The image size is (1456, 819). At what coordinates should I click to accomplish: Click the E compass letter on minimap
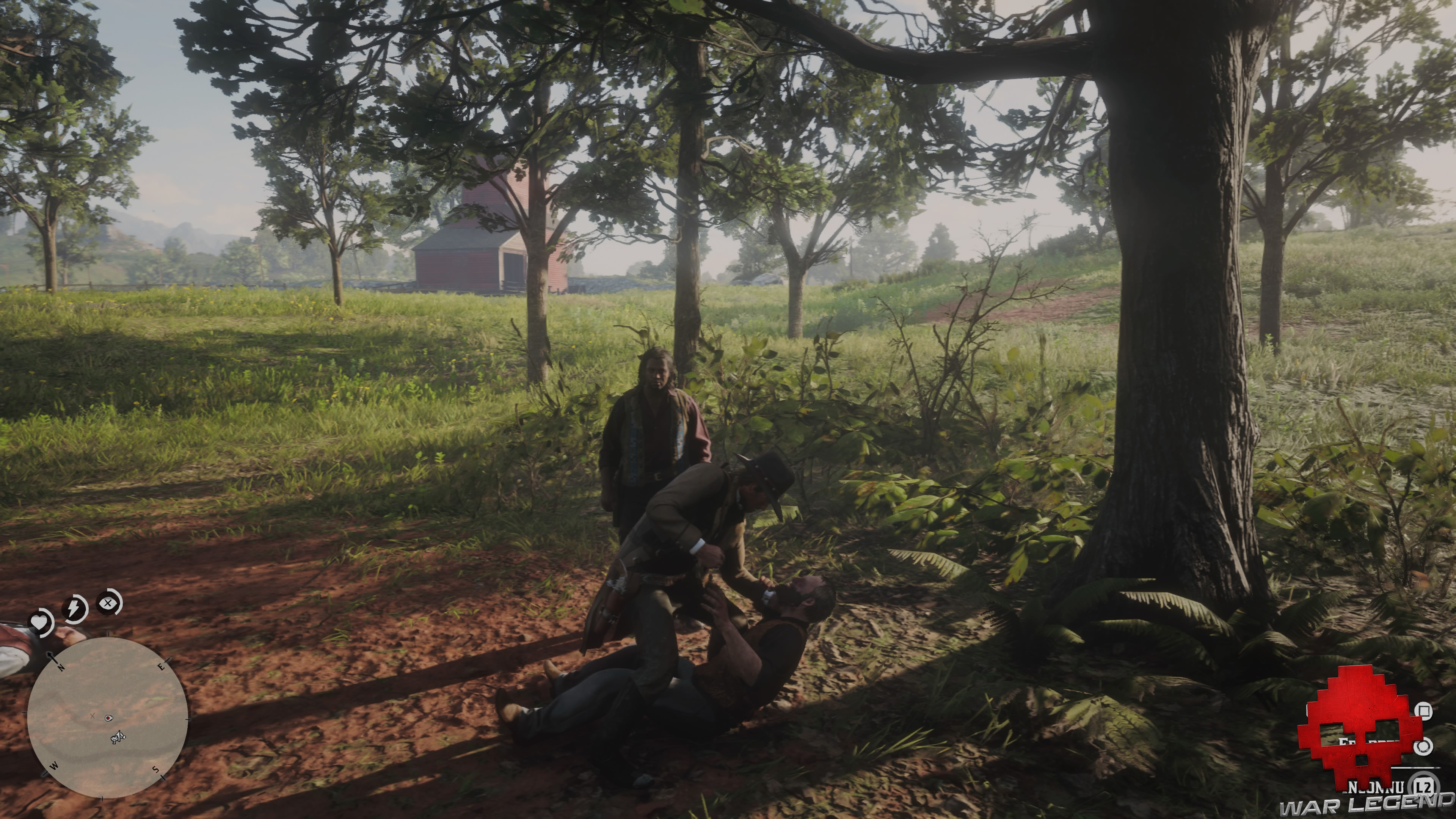pos(161,667)
